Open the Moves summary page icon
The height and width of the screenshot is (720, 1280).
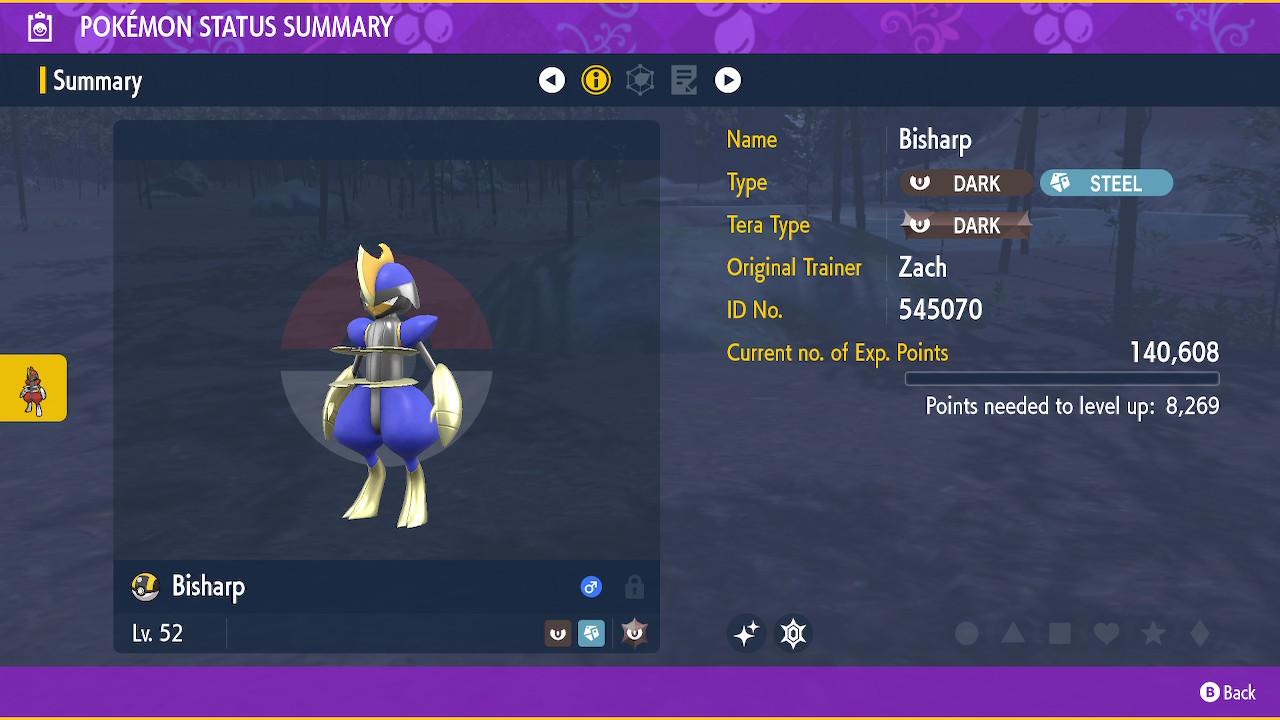[x=640, y=79]
